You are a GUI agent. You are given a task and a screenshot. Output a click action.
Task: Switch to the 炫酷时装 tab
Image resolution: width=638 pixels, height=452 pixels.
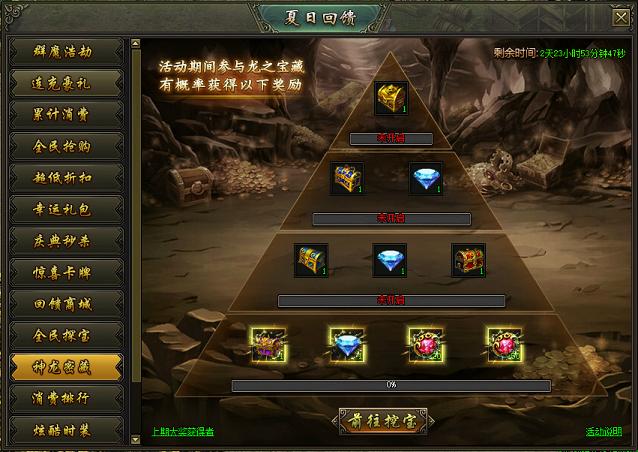coord(66,429)
